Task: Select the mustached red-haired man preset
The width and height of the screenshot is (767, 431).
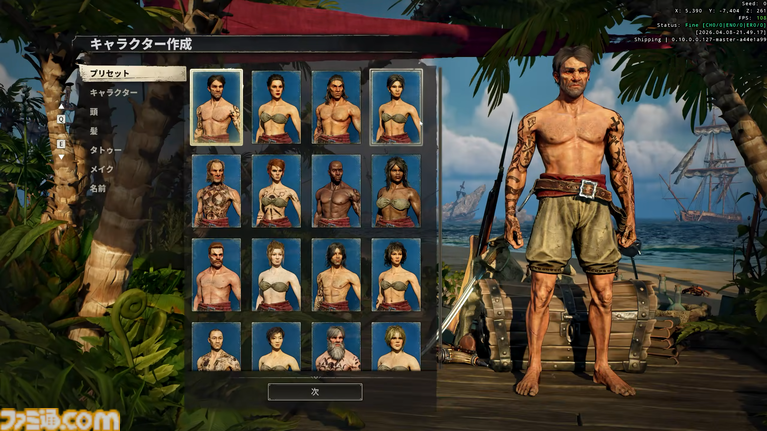Action: click(216, 274)
